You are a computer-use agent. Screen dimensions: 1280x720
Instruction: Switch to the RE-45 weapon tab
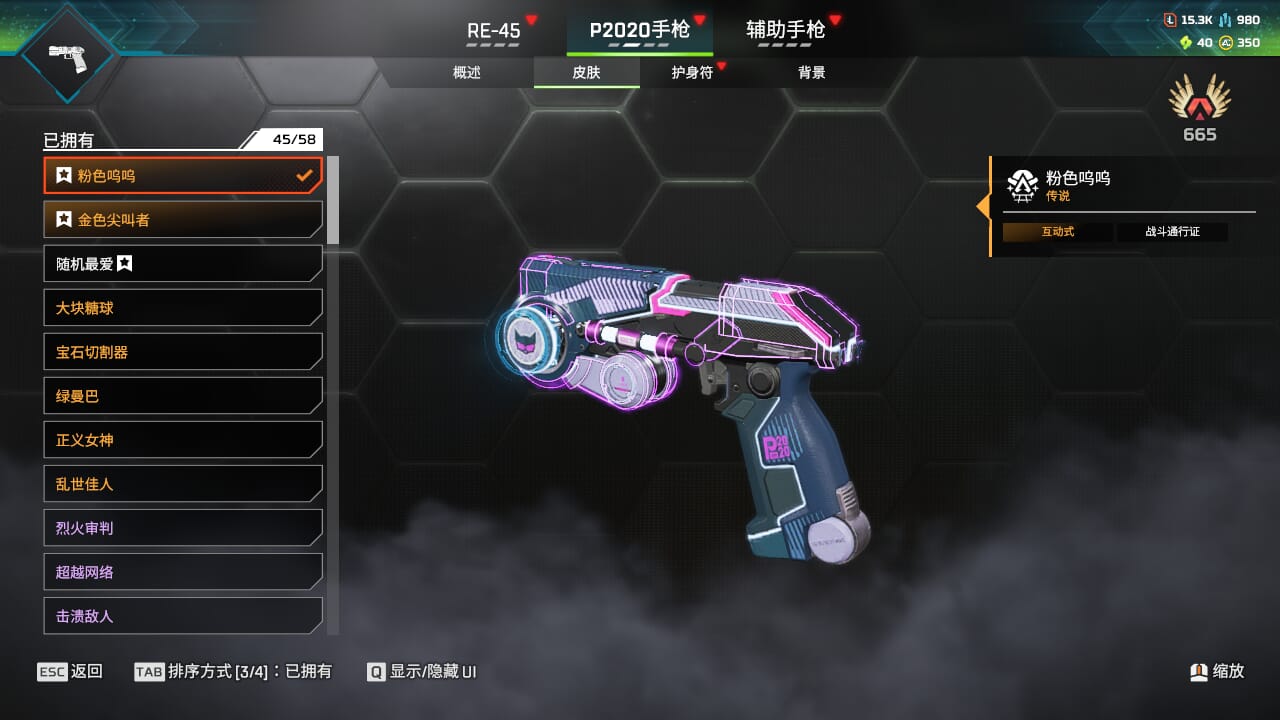[x=494, y=30]
